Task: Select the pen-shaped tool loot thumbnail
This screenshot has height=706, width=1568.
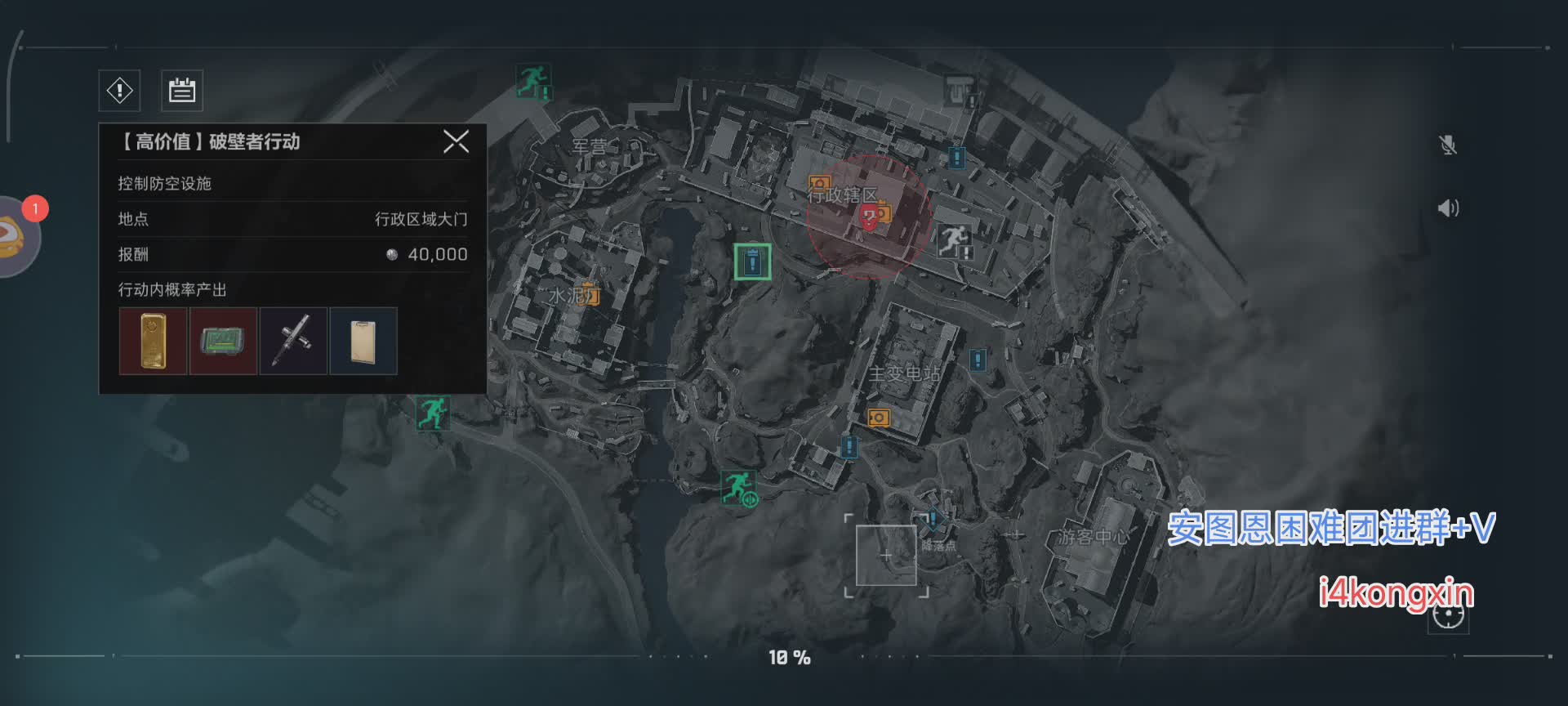Action: click(293, 341)
